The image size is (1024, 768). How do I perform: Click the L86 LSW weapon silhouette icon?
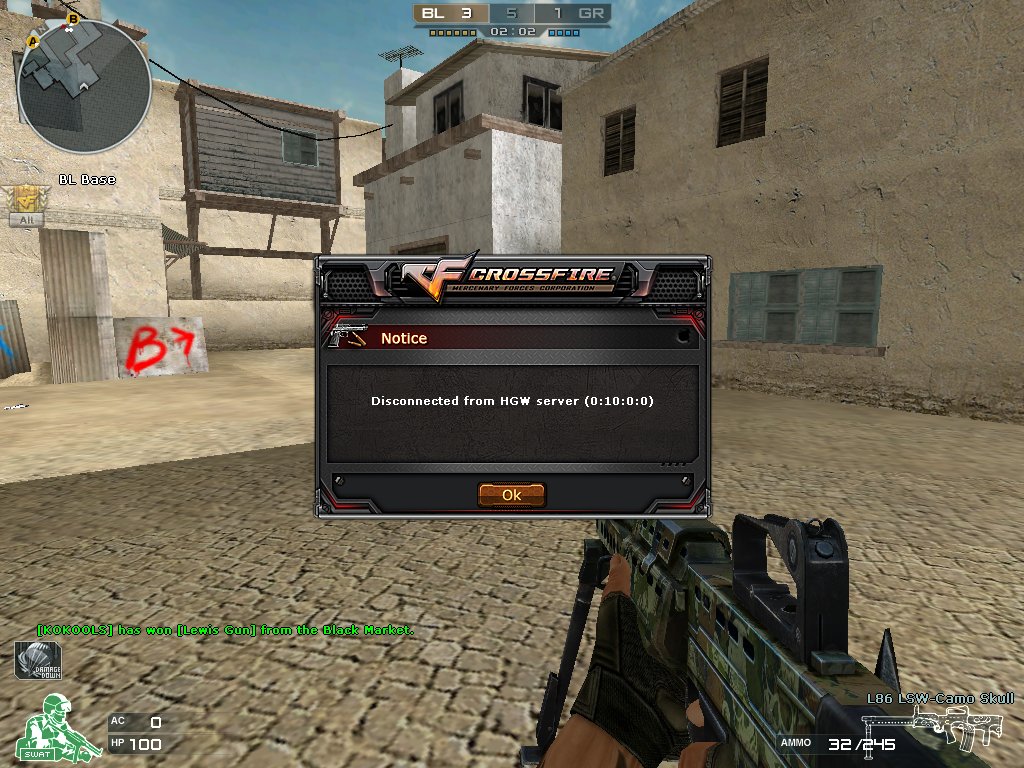coord(958,727)
